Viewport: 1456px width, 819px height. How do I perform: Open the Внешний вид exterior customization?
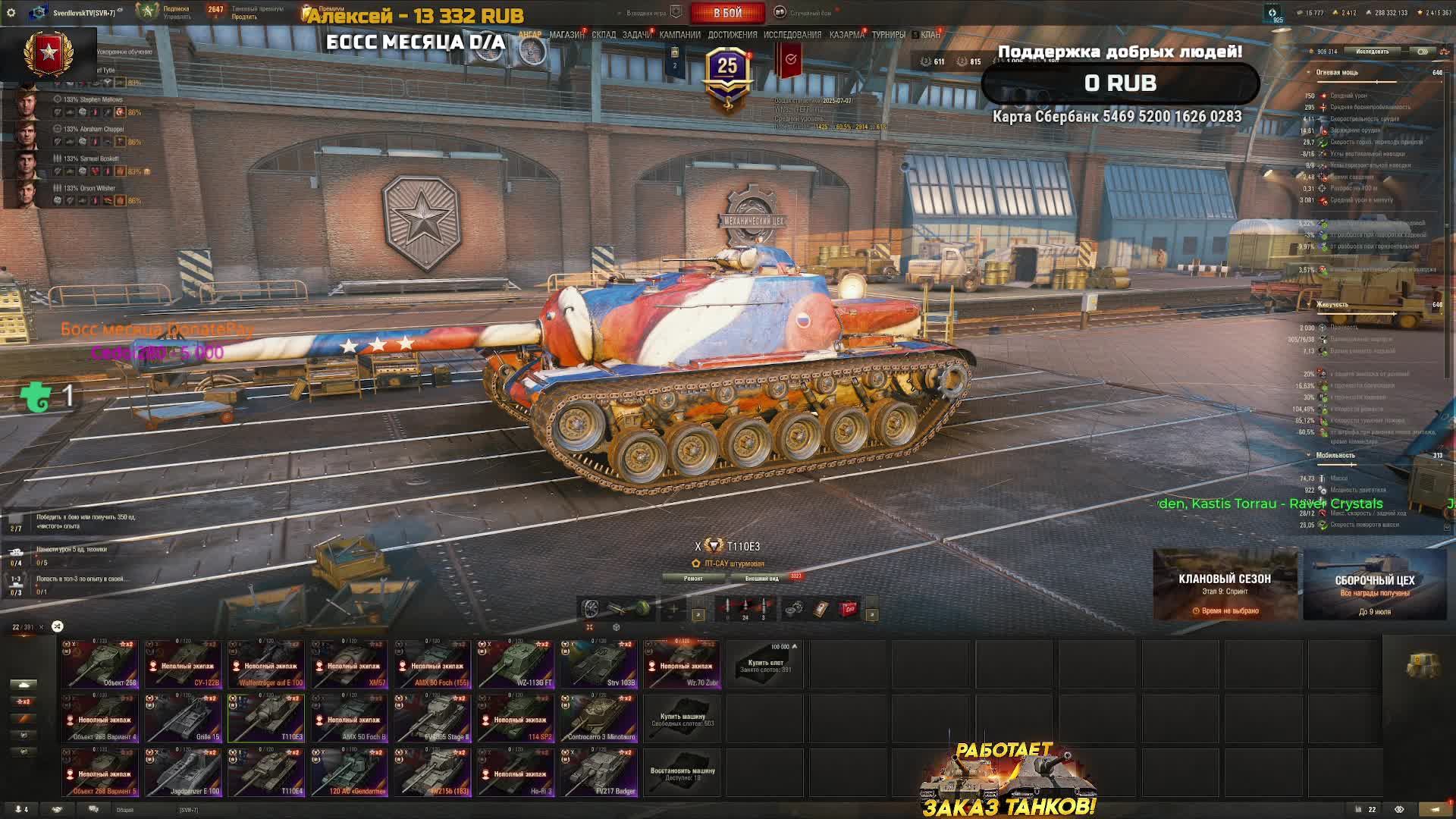[761, 579]
